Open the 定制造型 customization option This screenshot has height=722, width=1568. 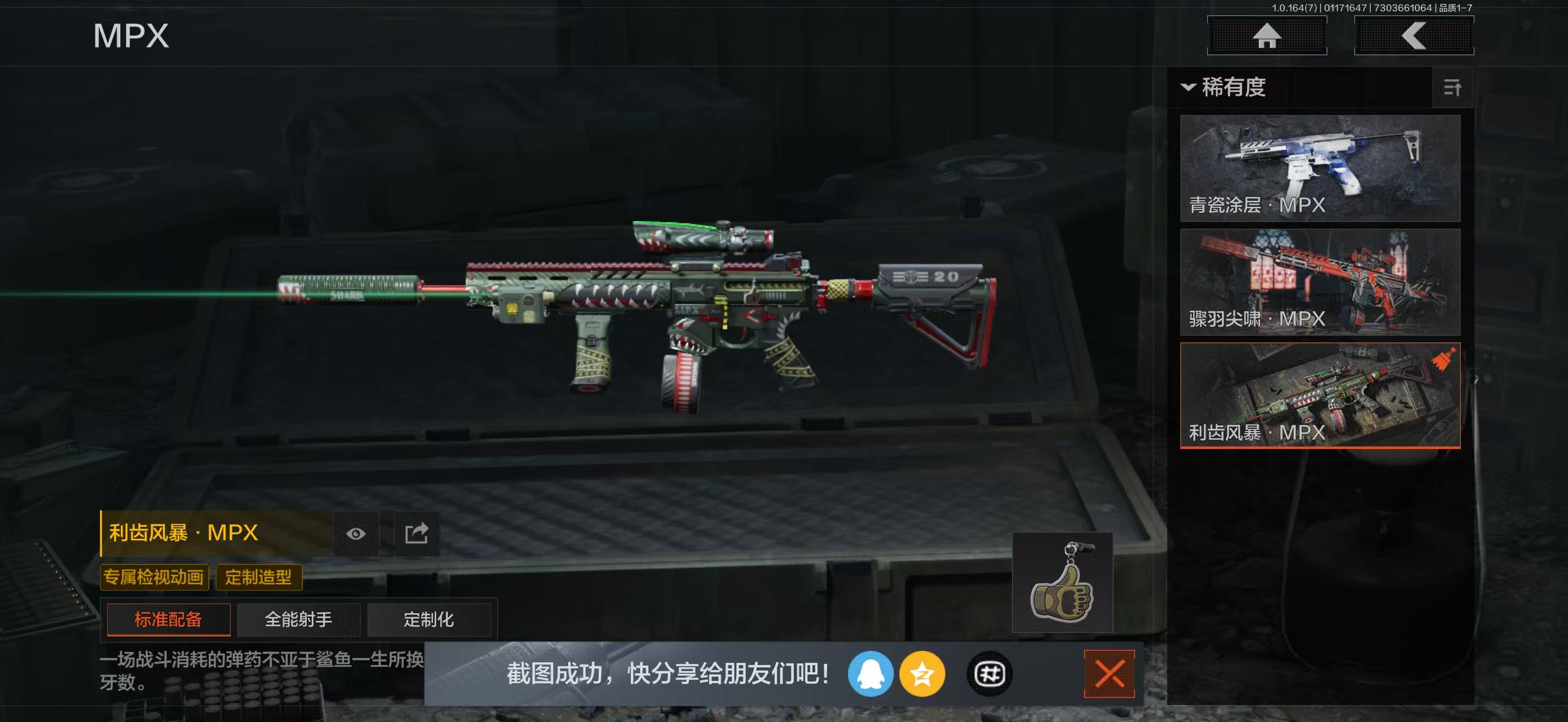259,577
